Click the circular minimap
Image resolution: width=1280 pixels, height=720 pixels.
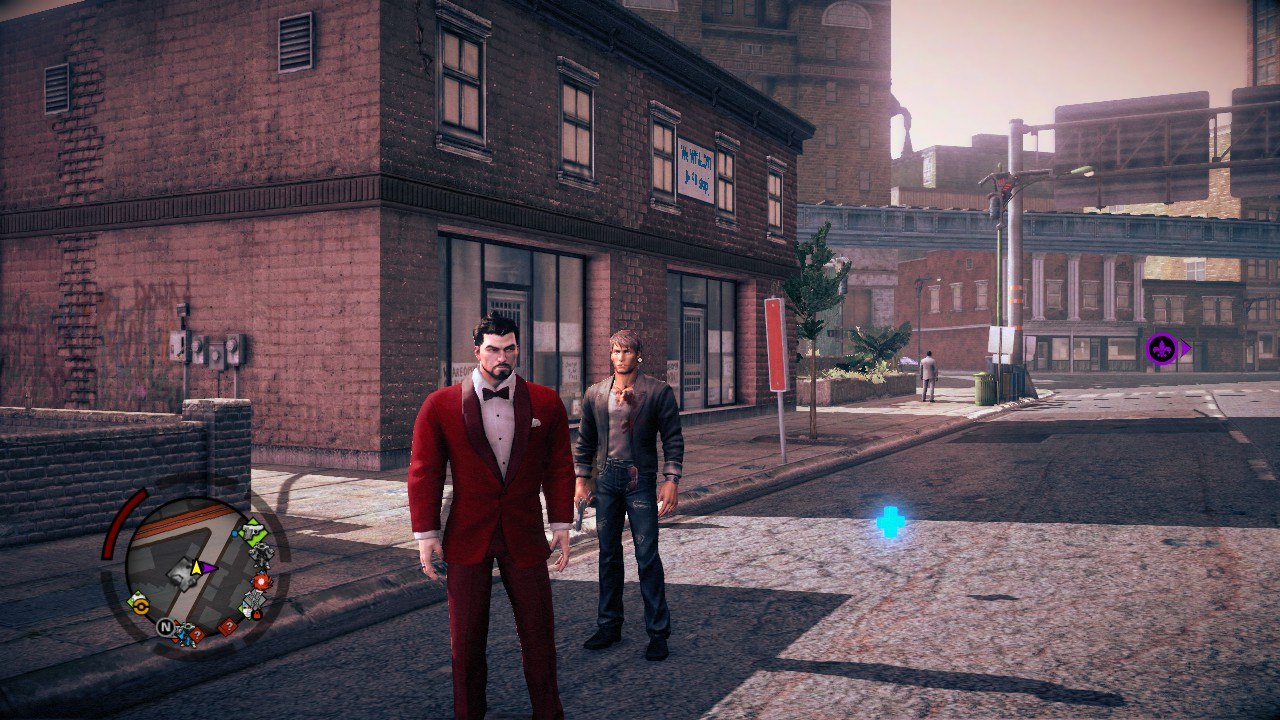(x=190, y=568)
